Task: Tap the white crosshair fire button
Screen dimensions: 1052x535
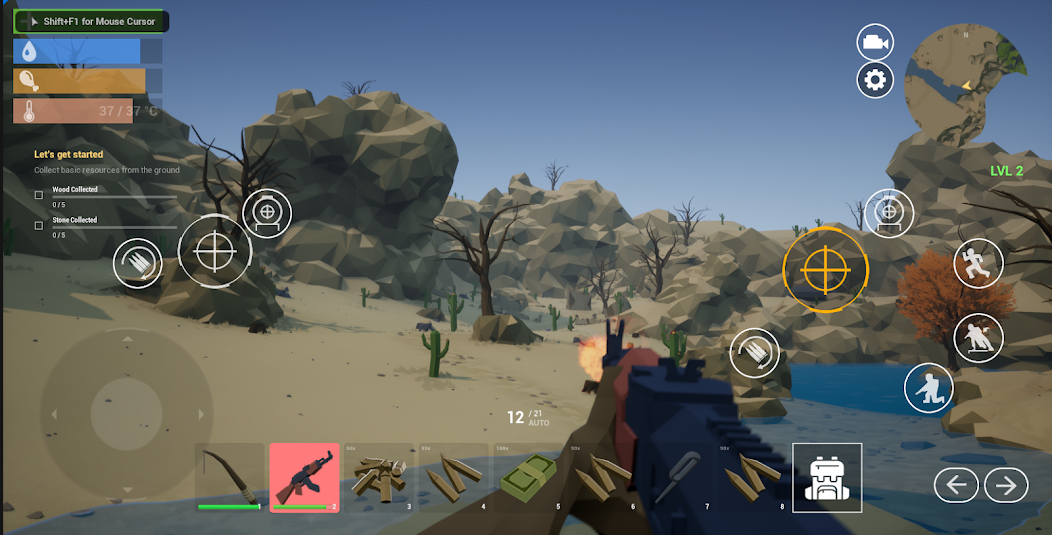Action: click(215, 251)
